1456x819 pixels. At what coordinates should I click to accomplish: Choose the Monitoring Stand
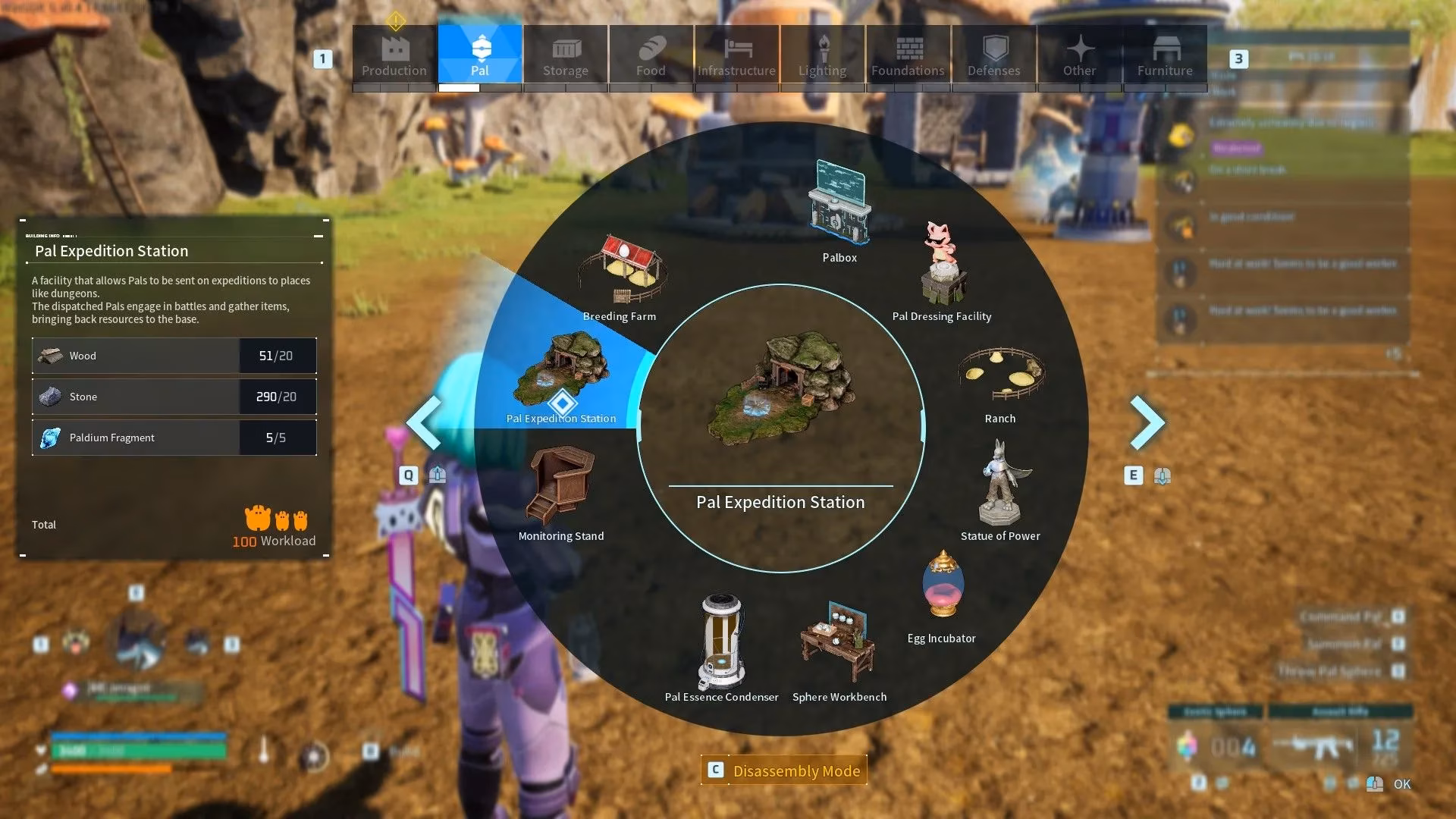coord(561,489)
